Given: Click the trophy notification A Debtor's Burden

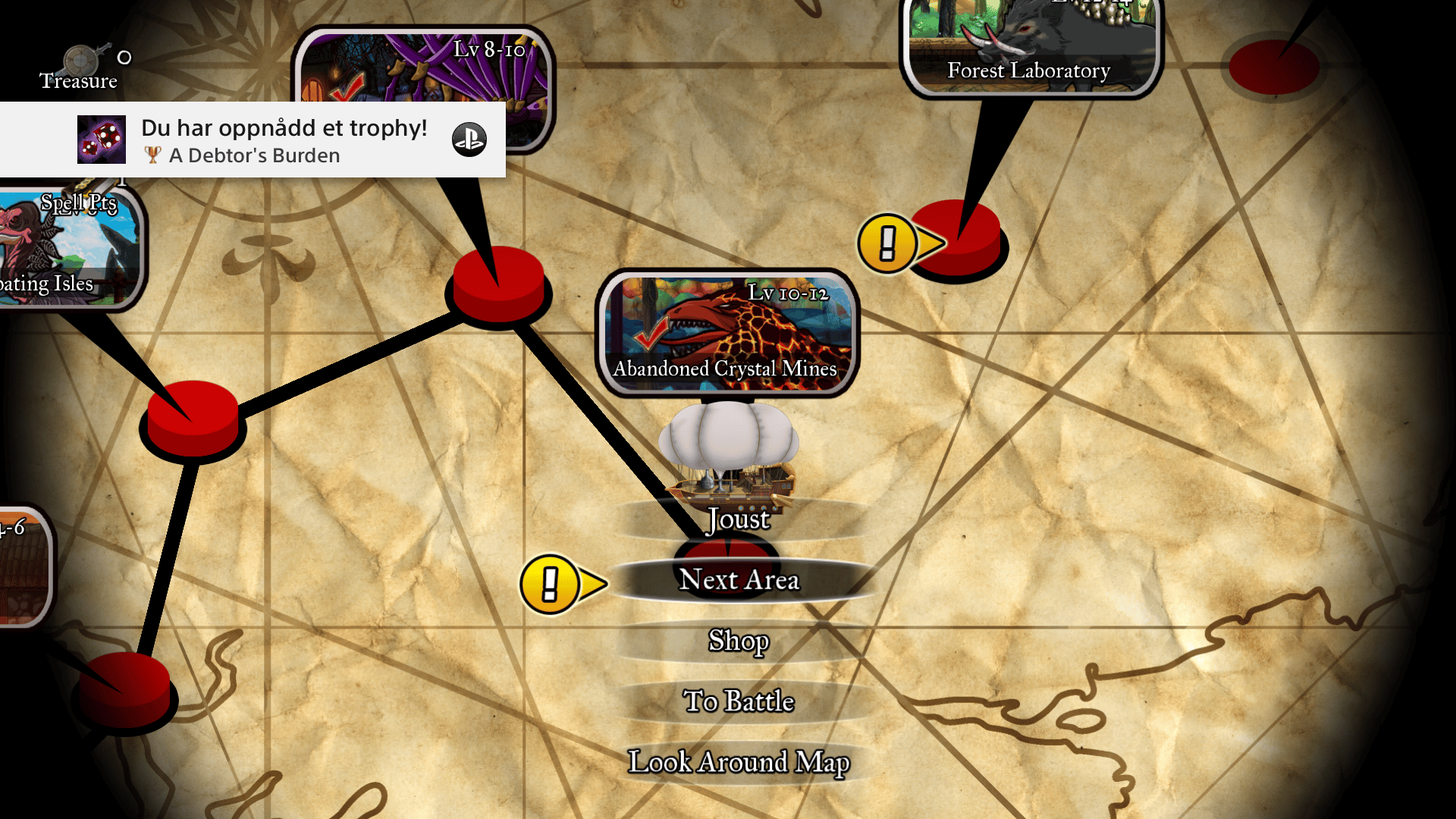Looking at the screenshot, I should point(253,140).
